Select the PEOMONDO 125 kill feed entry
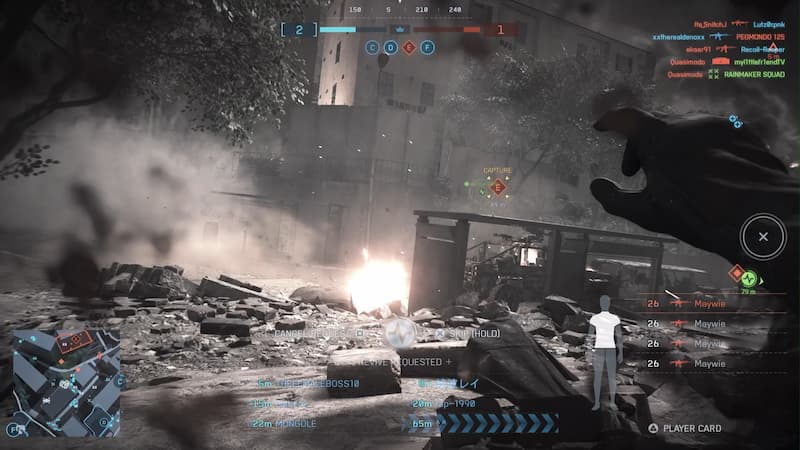This screenshot has height=450, width=800. click(750, 36)
